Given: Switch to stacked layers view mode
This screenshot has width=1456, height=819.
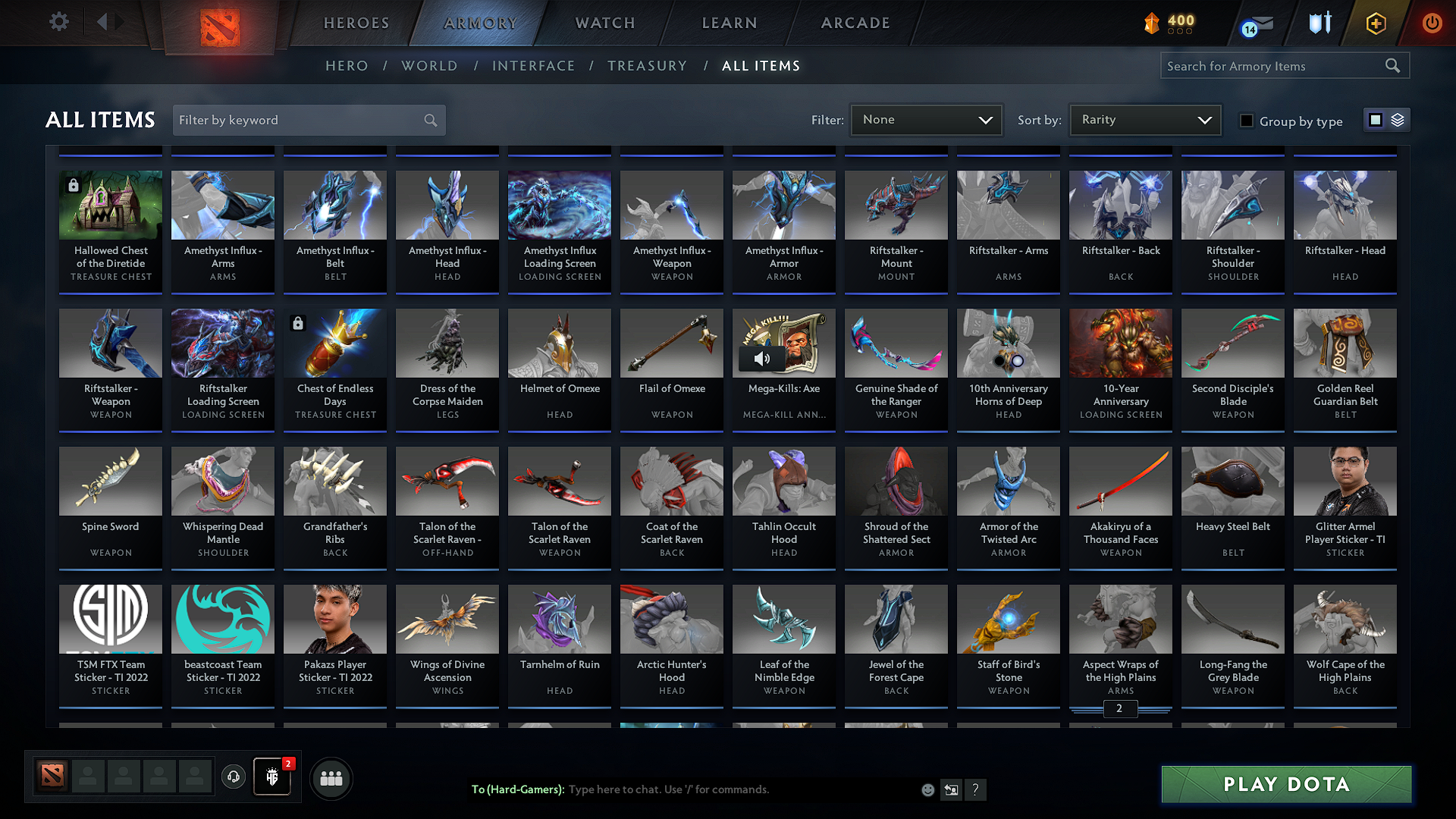Looking at the screenshot, I should (x=1398, y=120).
